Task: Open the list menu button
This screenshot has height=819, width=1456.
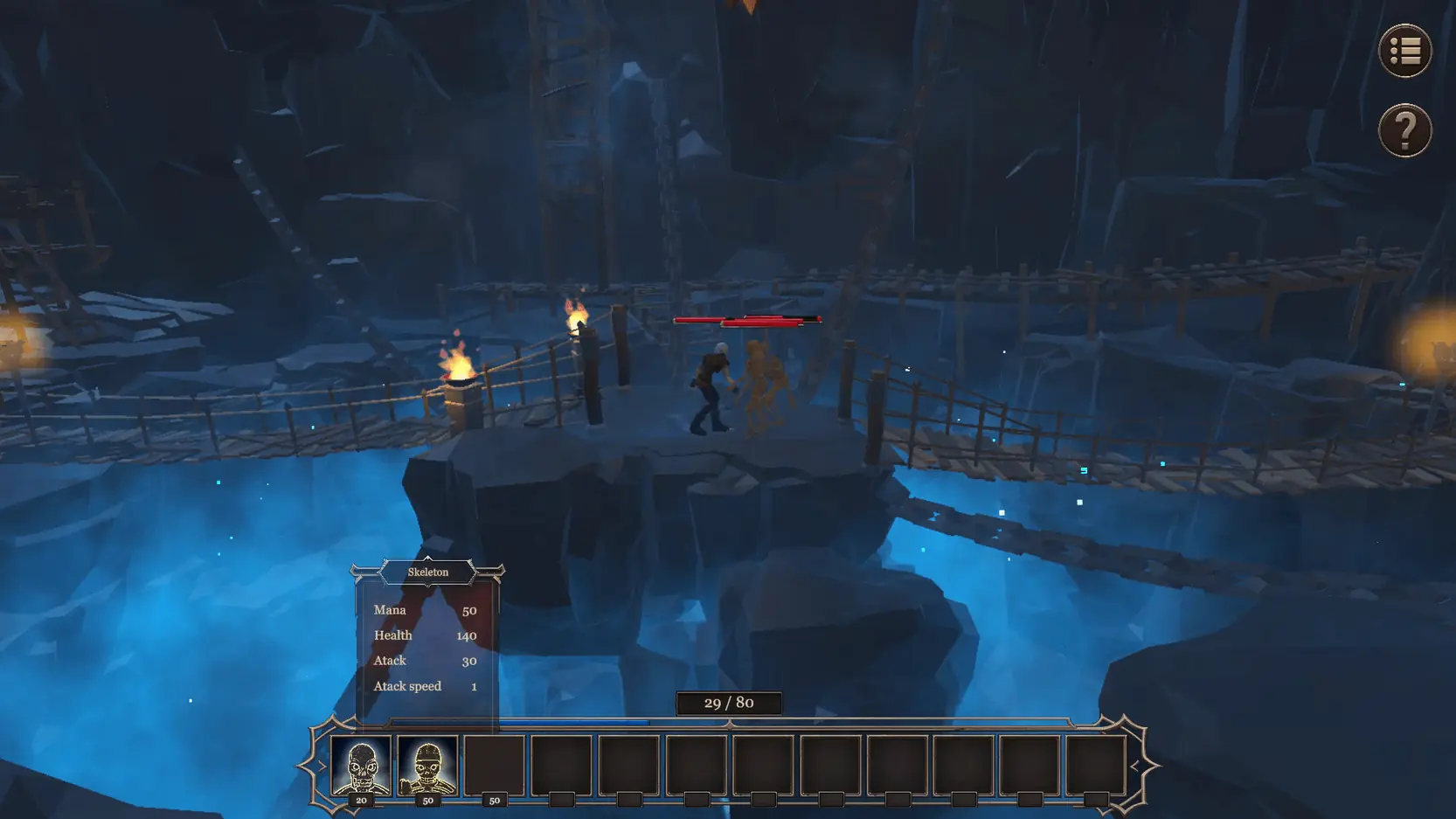Action: click(1404, 51)
